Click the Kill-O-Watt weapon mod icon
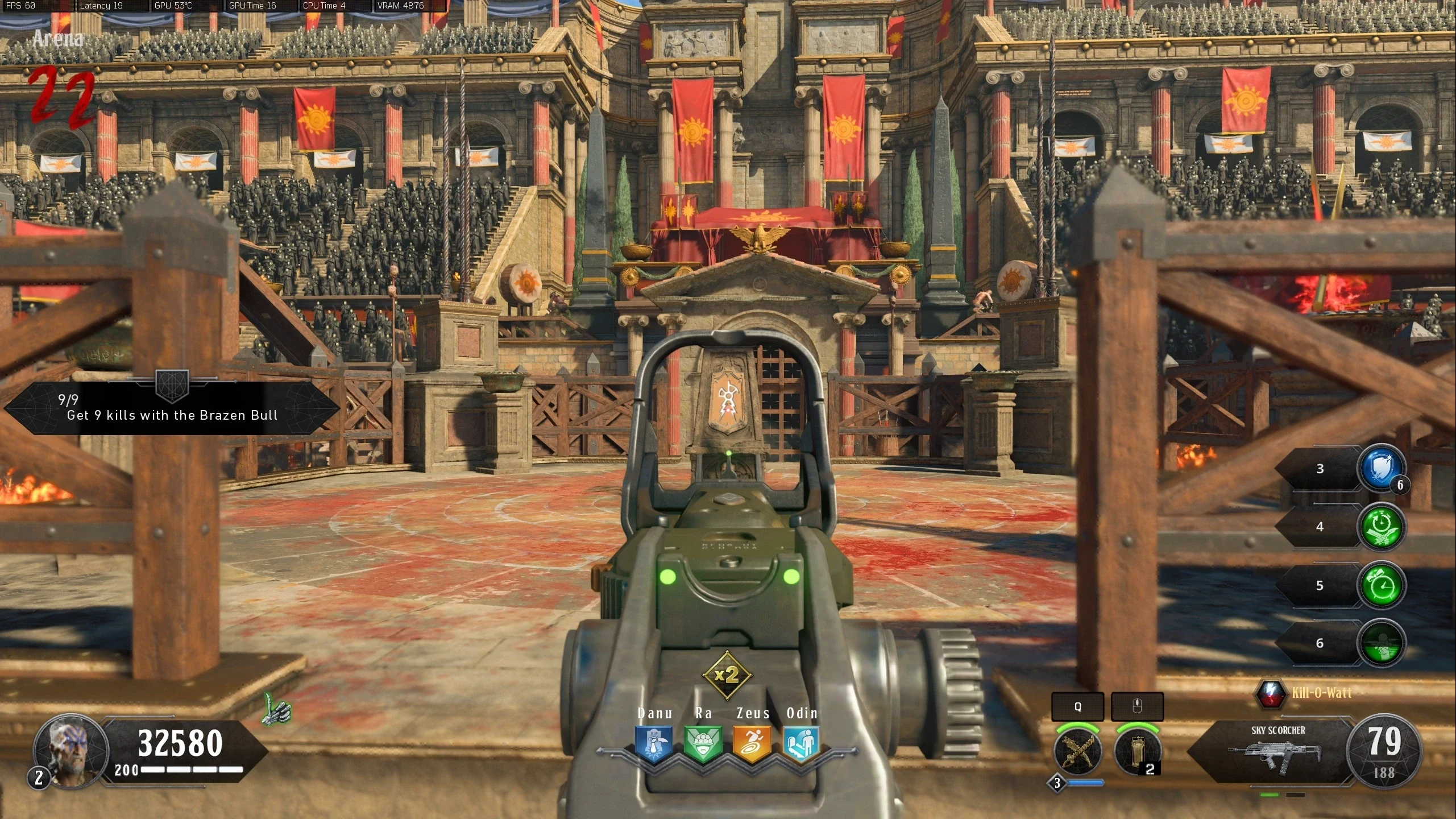 [1270, 693]
